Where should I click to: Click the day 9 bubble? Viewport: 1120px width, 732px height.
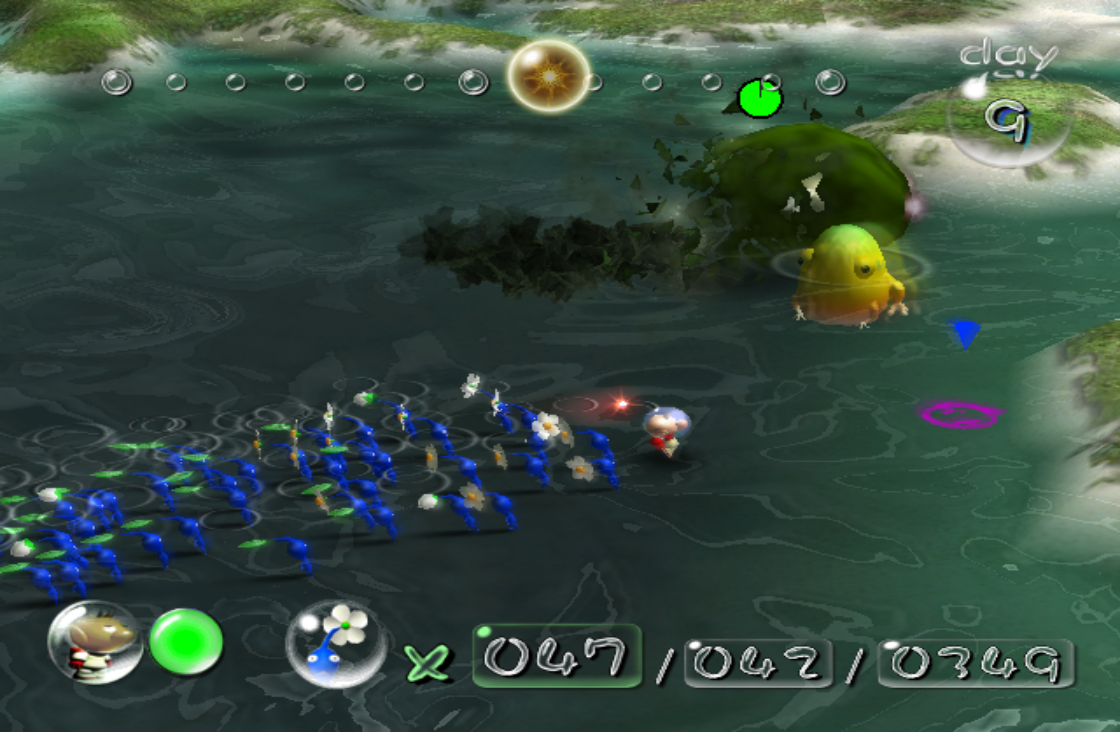pos(1007,117)
